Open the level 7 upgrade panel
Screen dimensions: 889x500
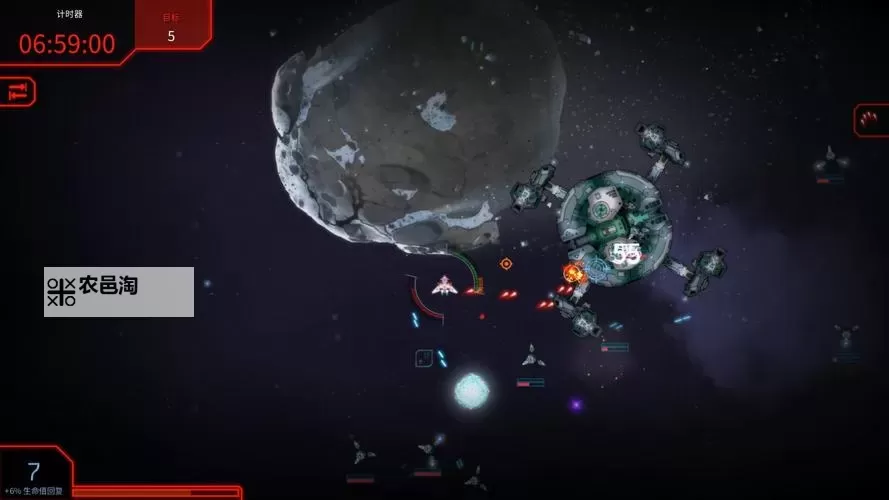[34, 472]
